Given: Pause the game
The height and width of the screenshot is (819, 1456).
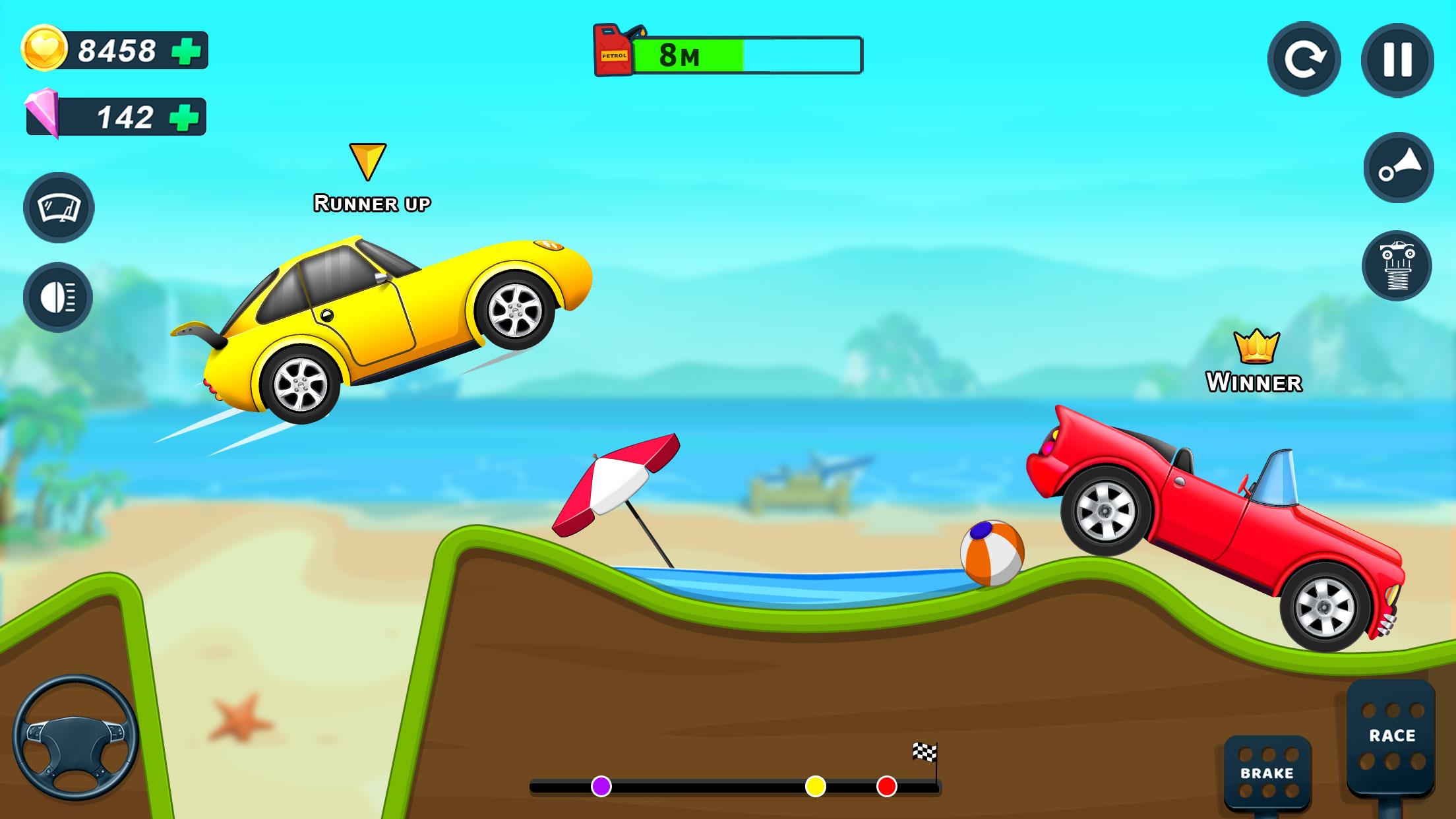Looking at the screenshot, I should [x=1397, y=60].
